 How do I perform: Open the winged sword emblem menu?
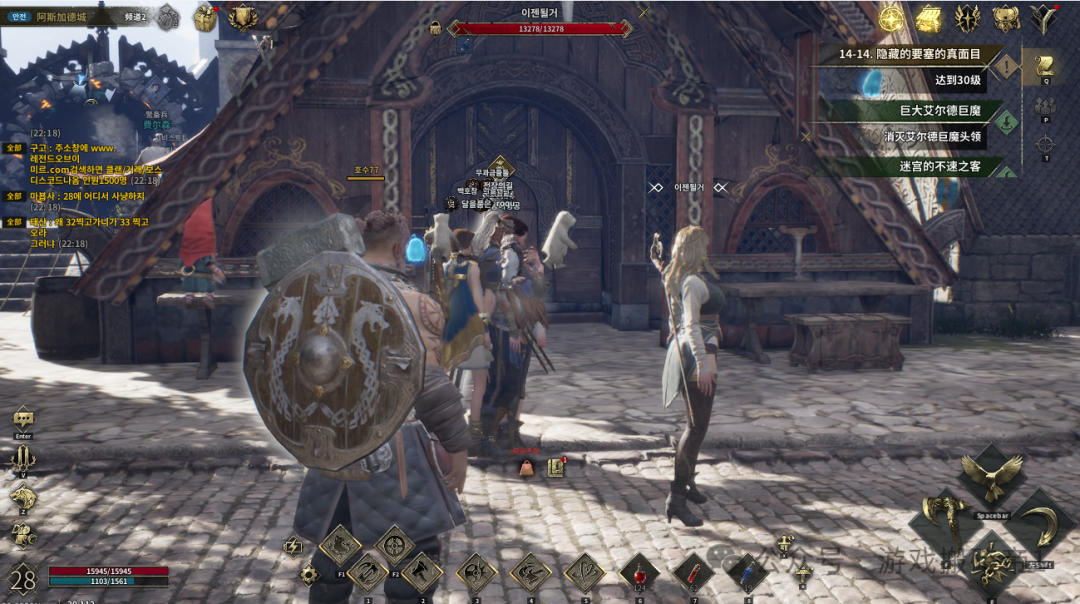pyautogui.click(x=966, y=18)
